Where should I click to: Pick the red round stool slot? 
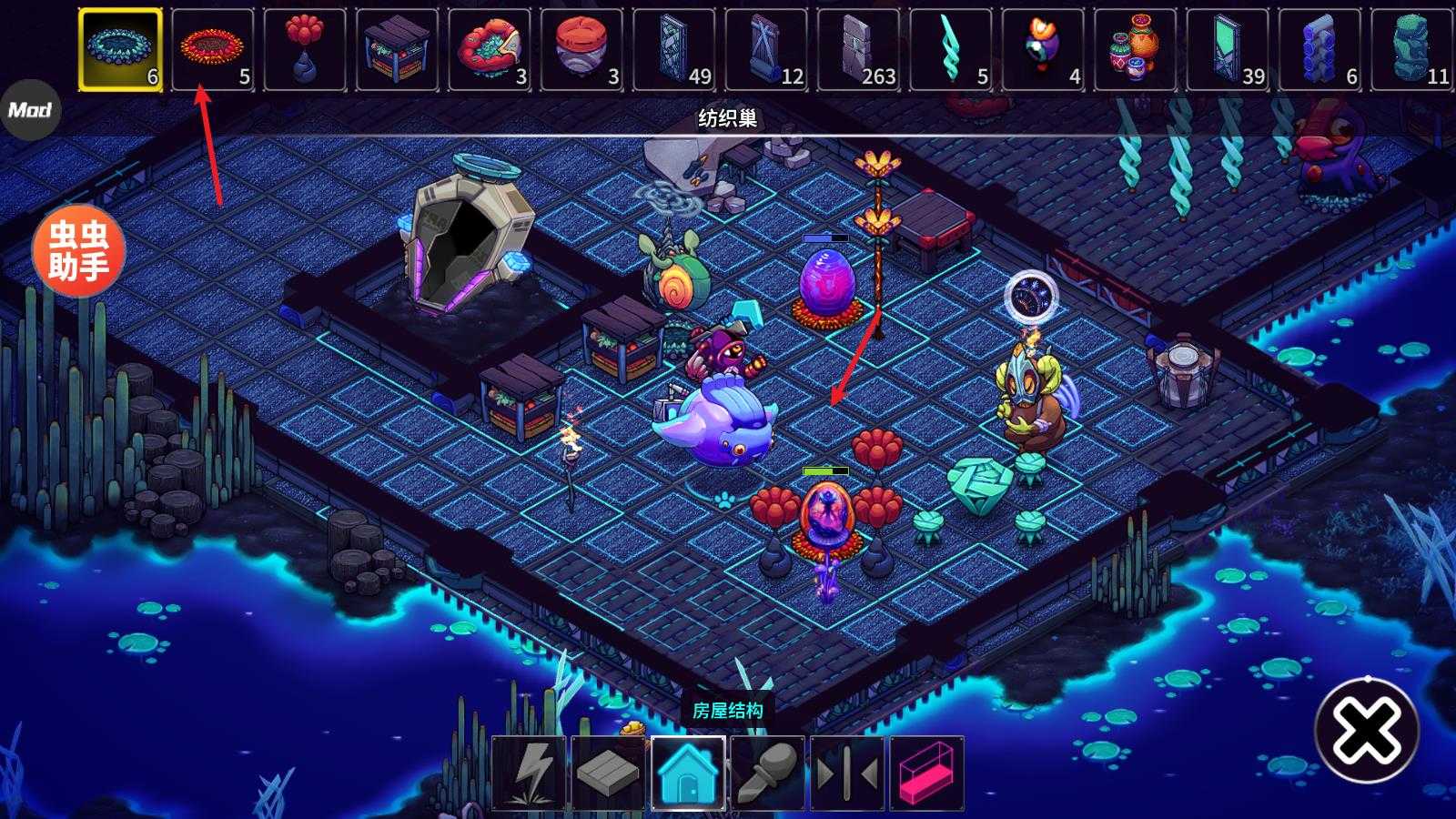(x=581, y=49)
